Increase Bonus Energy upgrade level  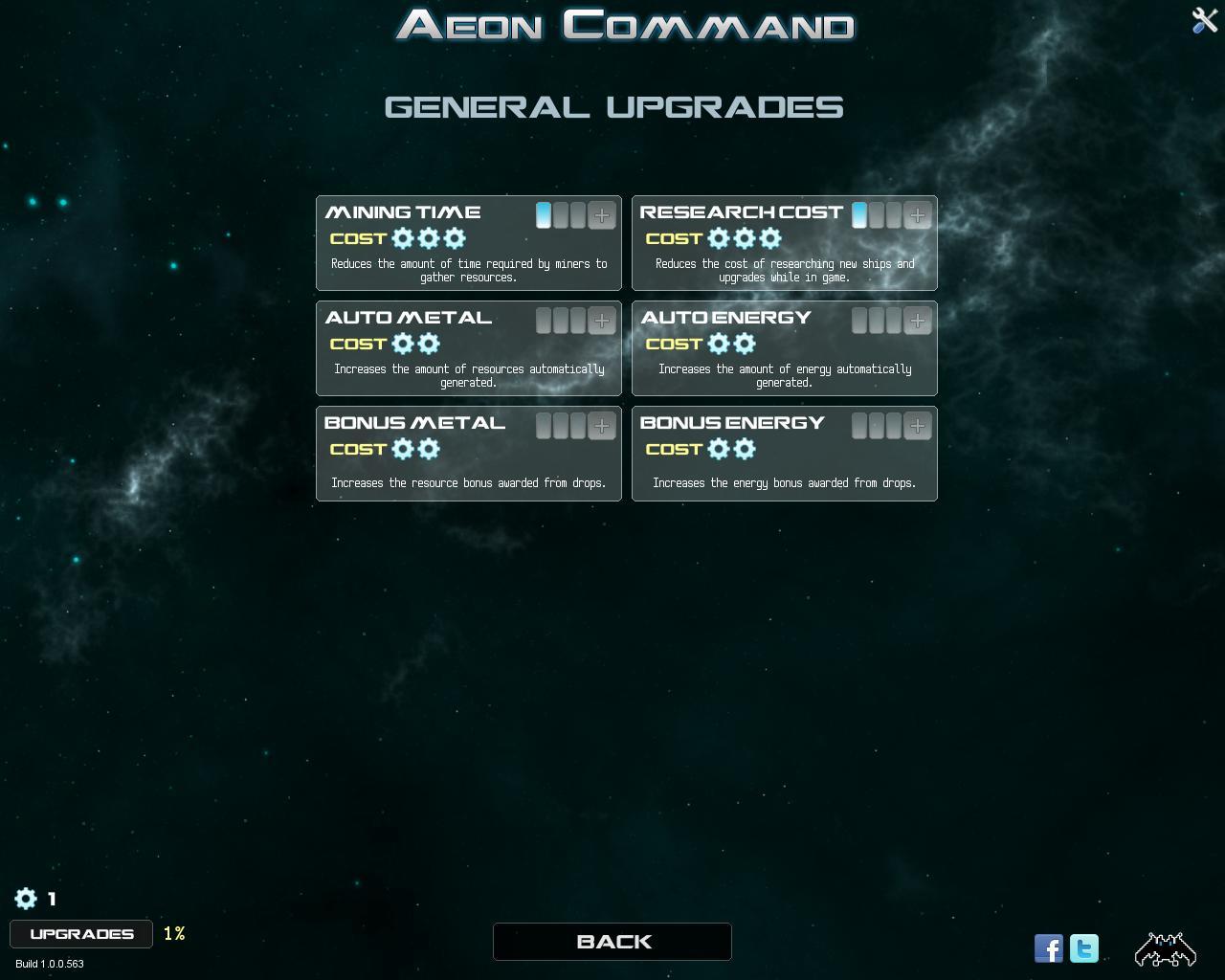(x=917, y=426)
